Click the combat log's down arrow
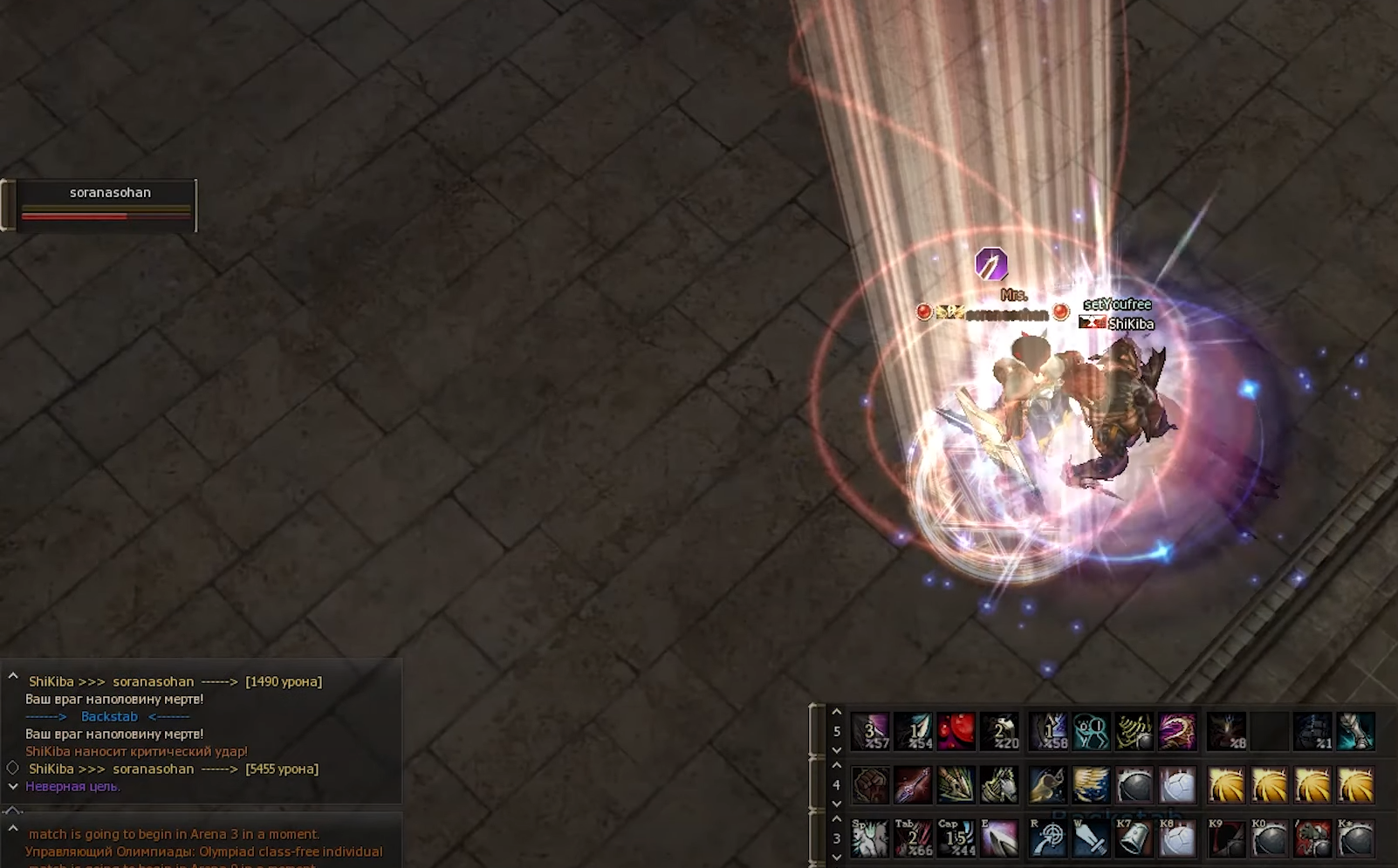 (x=13, y=786)
